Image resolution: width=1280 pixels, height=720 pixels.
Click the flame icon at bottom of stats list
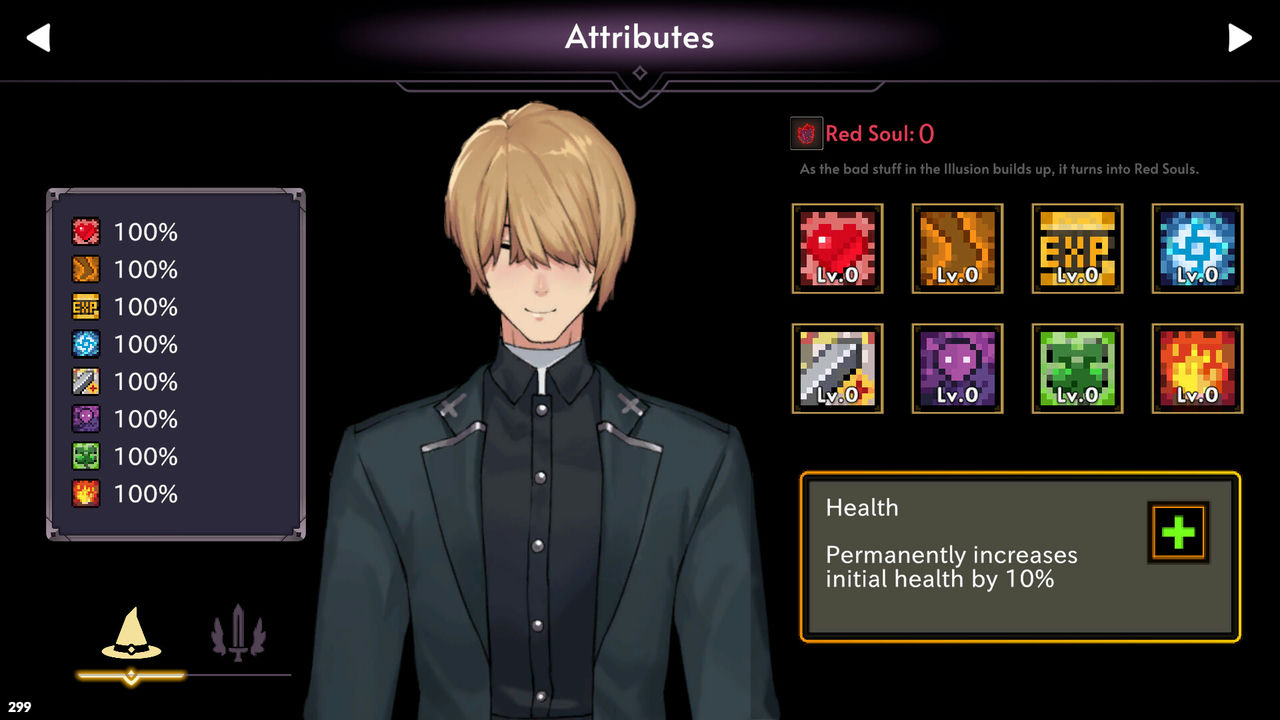coord(85,493)
